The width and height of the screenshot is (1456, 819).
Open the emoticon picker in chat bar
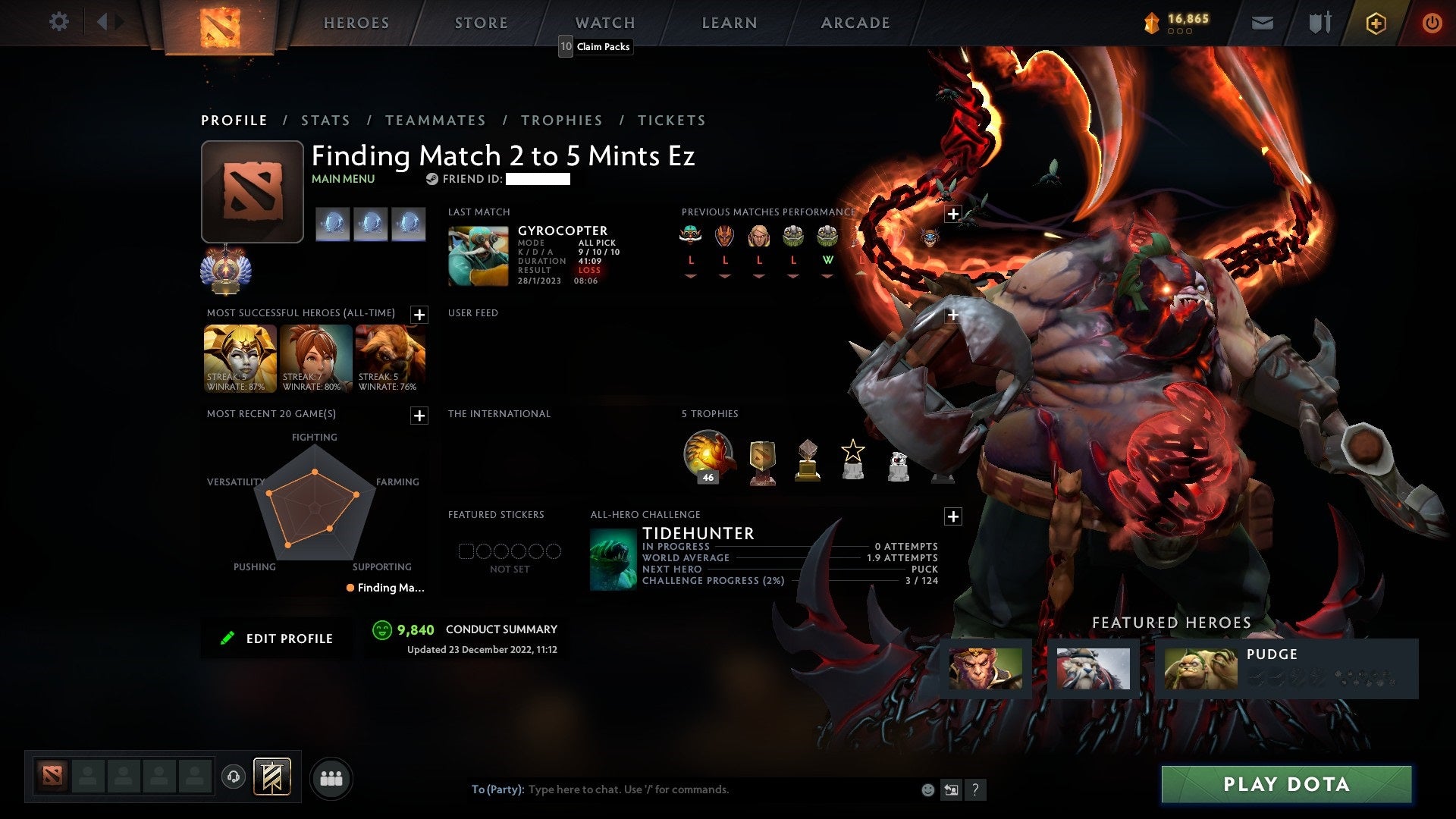[927, 789]
